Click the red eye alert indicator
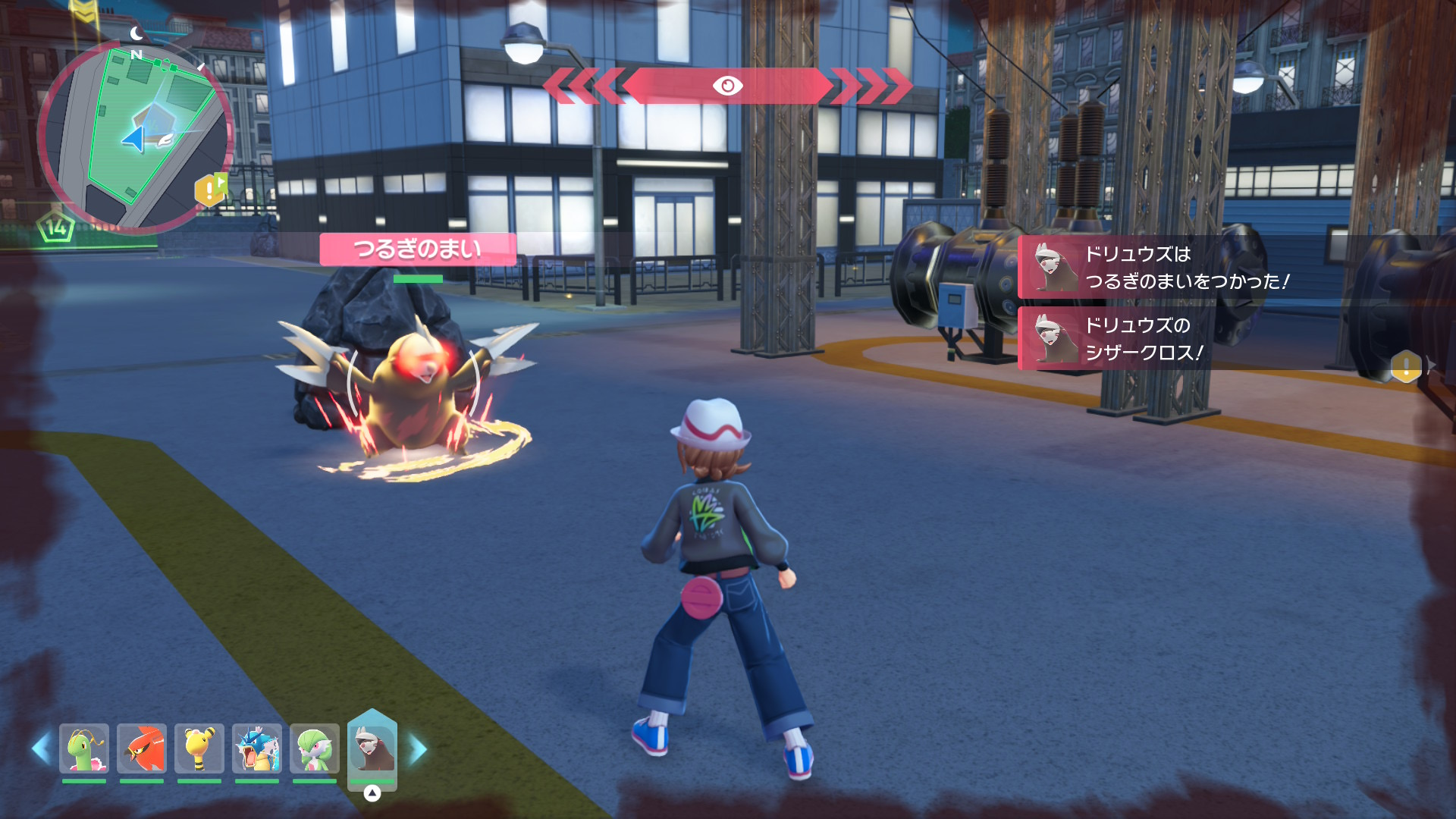 pyautogui.click(x=727, y=86)
